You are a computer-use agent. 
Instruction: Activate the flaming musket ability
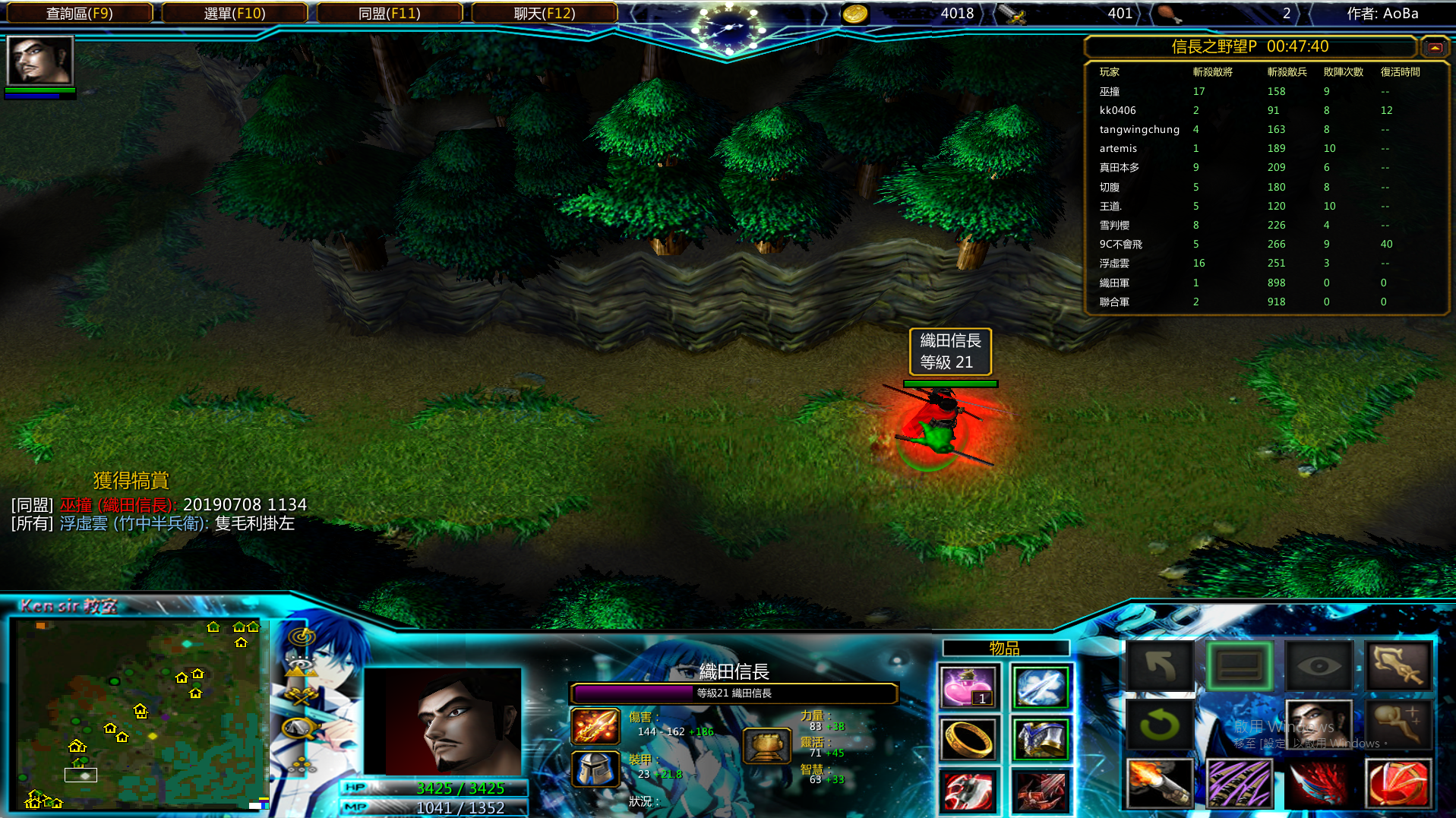click(1159, 783)
